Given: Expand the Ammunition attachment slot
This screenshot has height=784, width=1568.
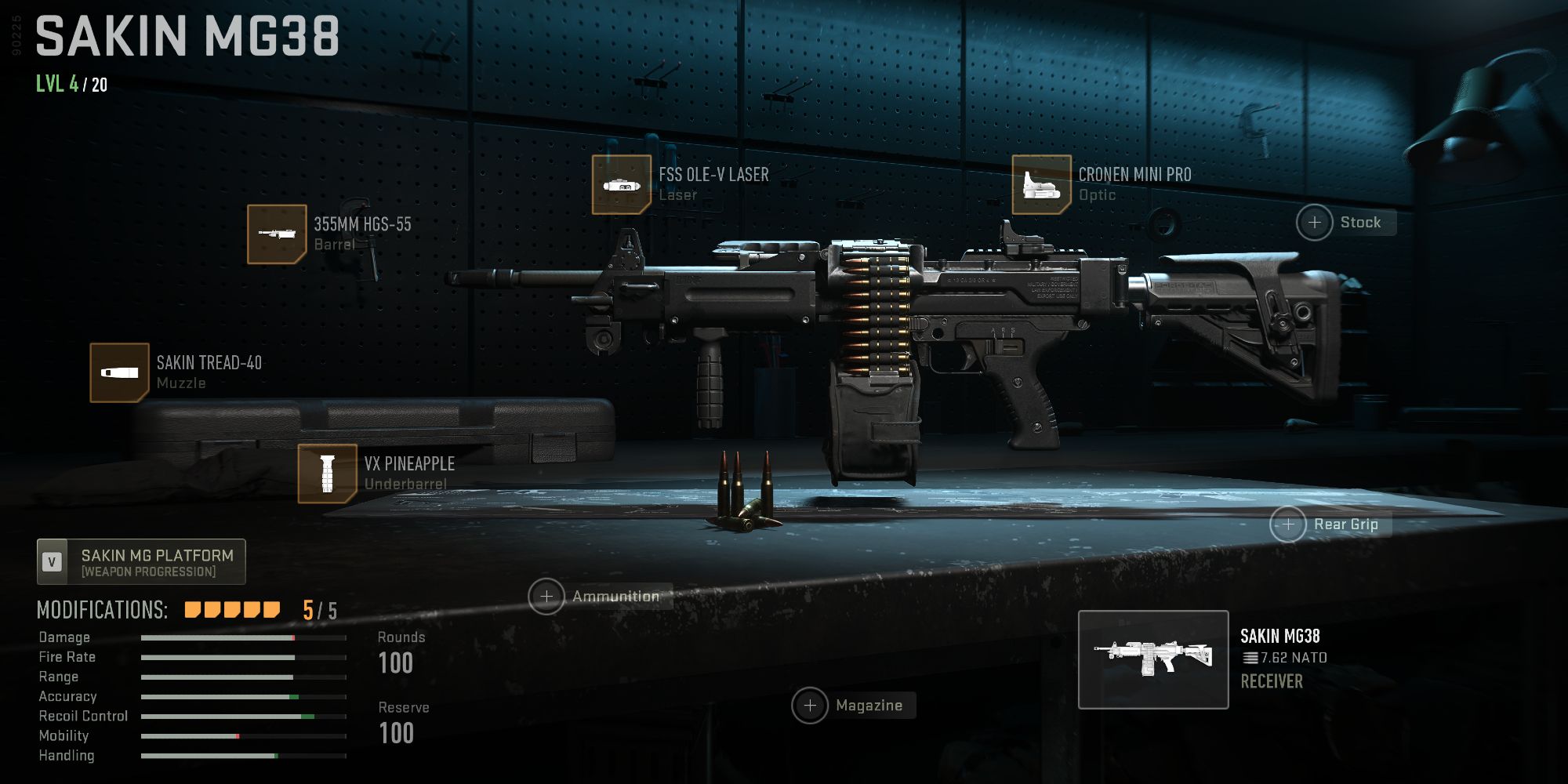Looking at the screenshot, I should pyautogui.click(x=546, y=596).
